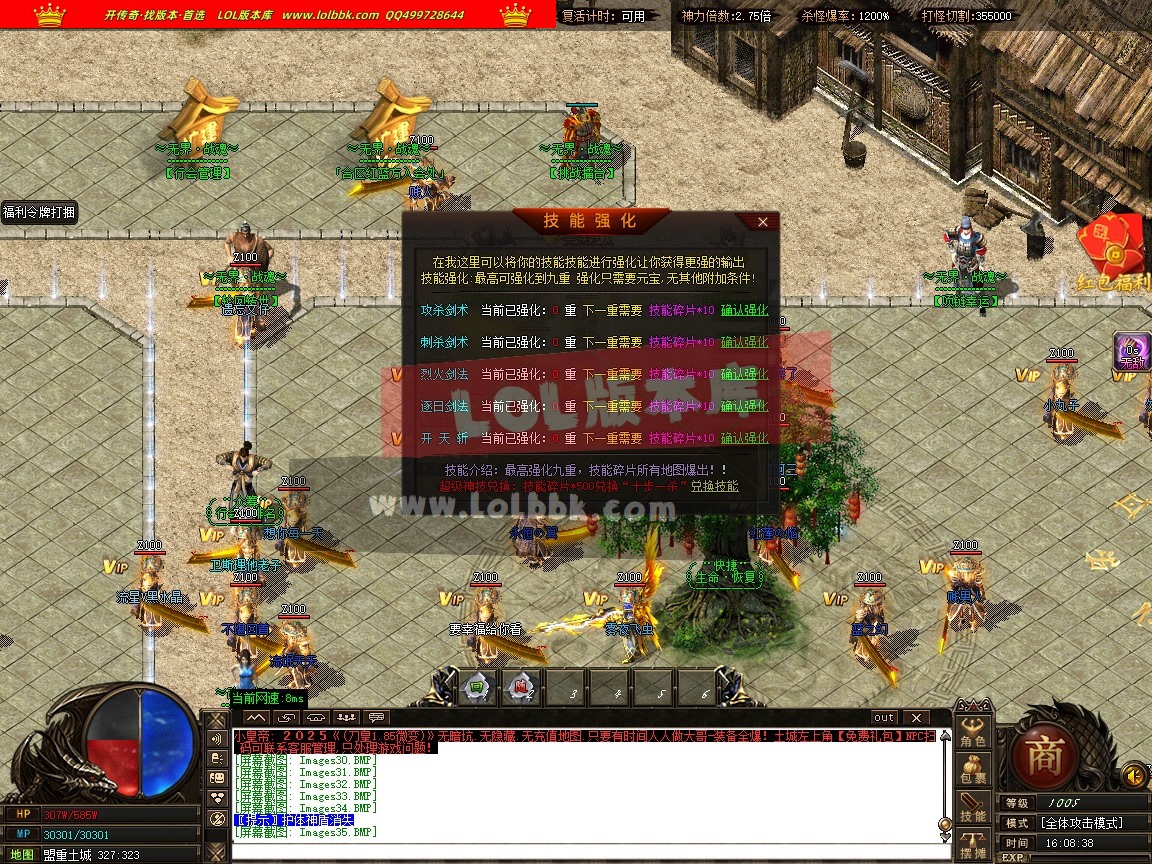Open the 技能 skills panel
The image size is (1152, 864).
(973, 808)
